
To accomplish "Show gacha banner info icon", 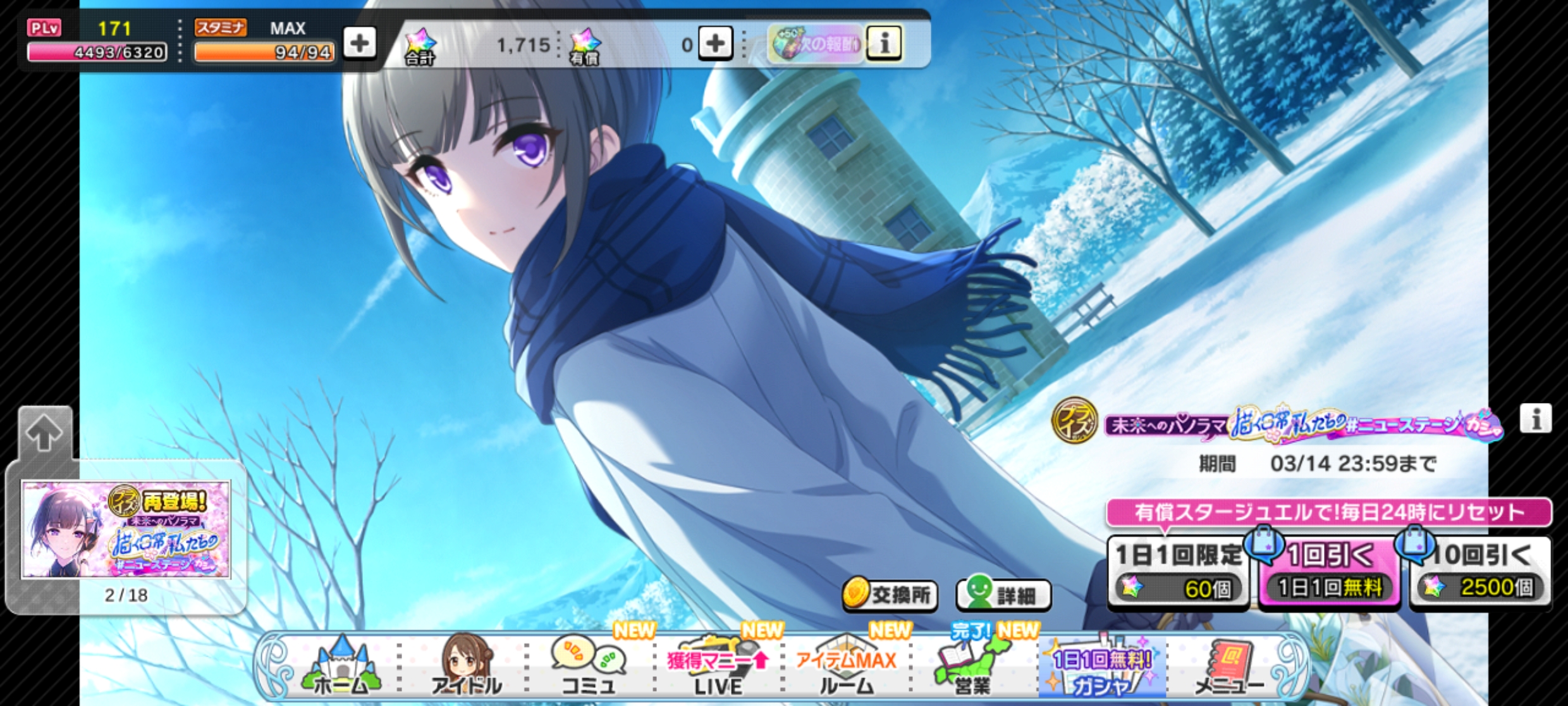I will pyautogui.click(x=1535, y=419).
